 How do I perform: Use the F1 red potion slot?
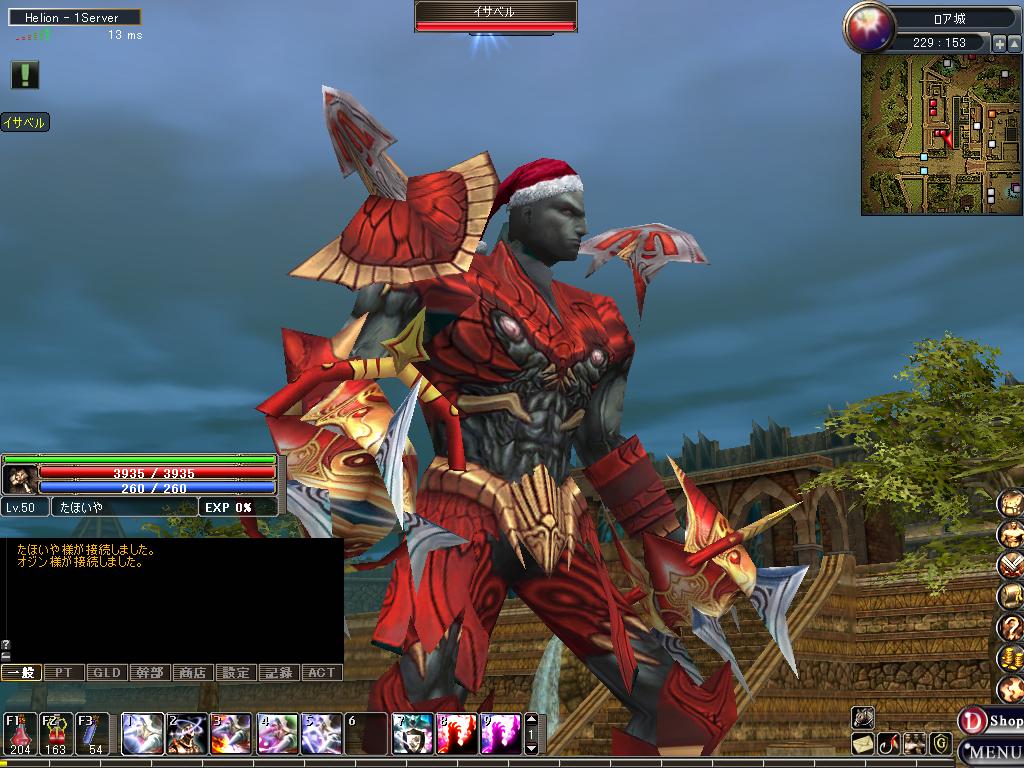coord(20,733)
